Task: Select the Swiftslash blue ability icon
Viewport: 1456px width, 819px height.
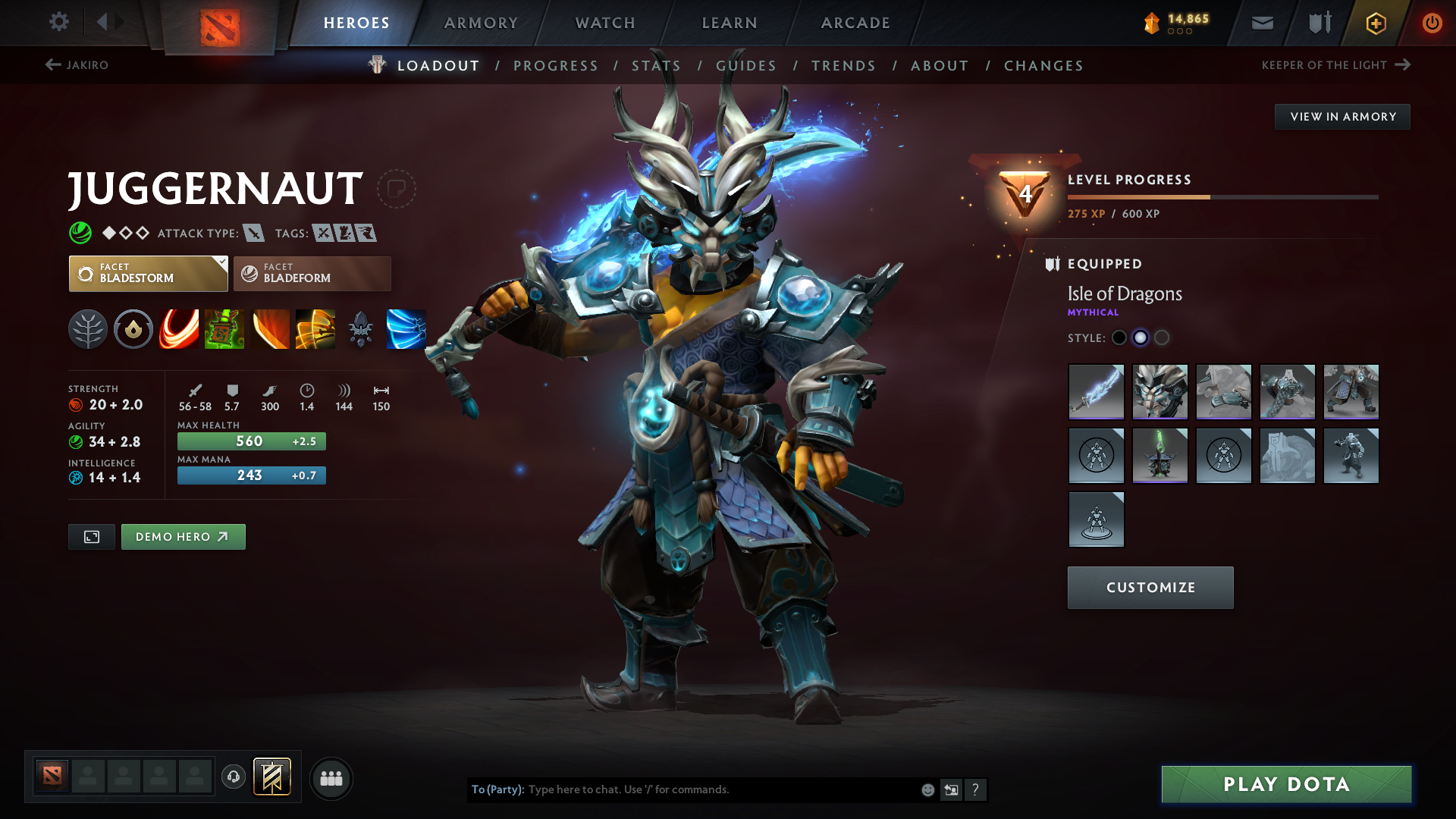Action: [x=406, y=329]
